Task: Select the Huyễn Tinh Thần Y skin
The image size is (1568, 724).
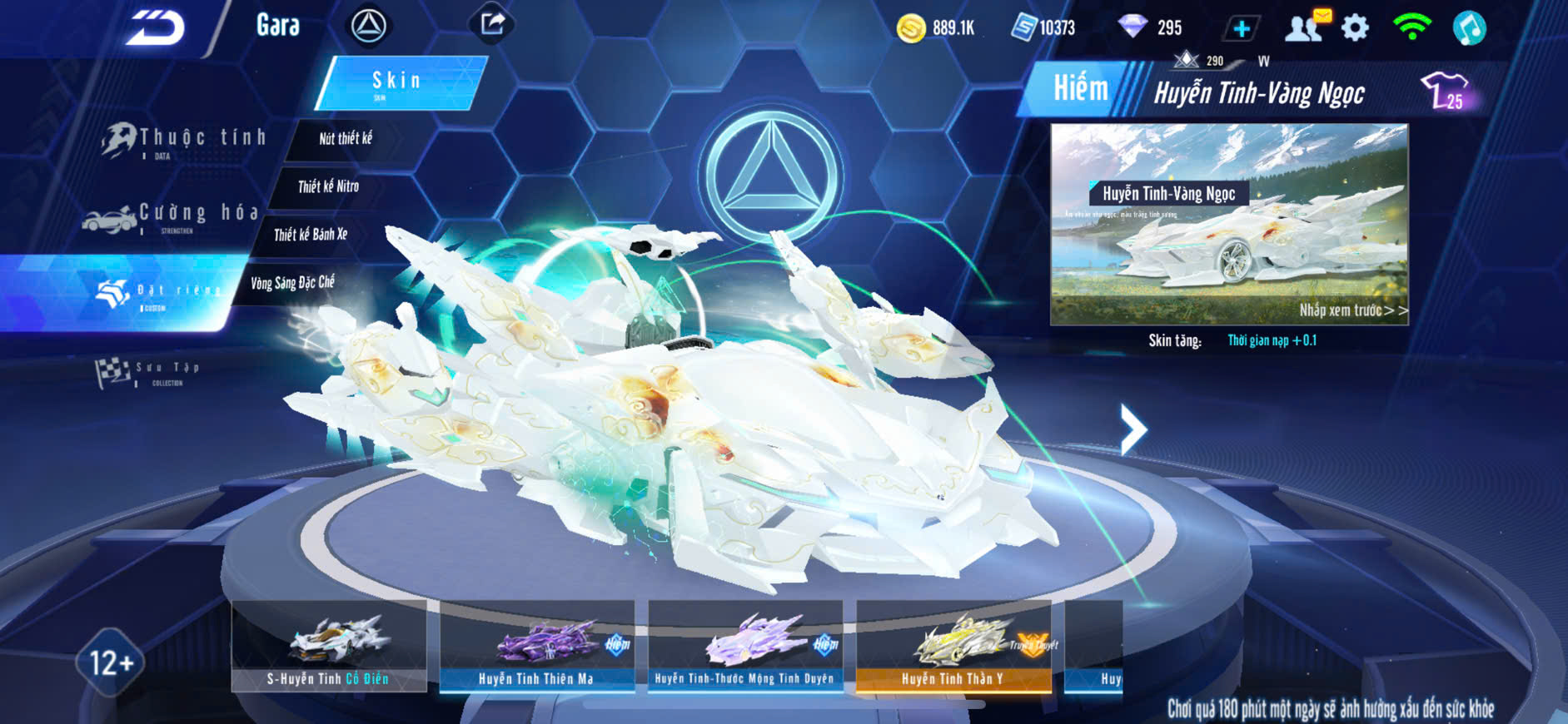Action: 953,646
